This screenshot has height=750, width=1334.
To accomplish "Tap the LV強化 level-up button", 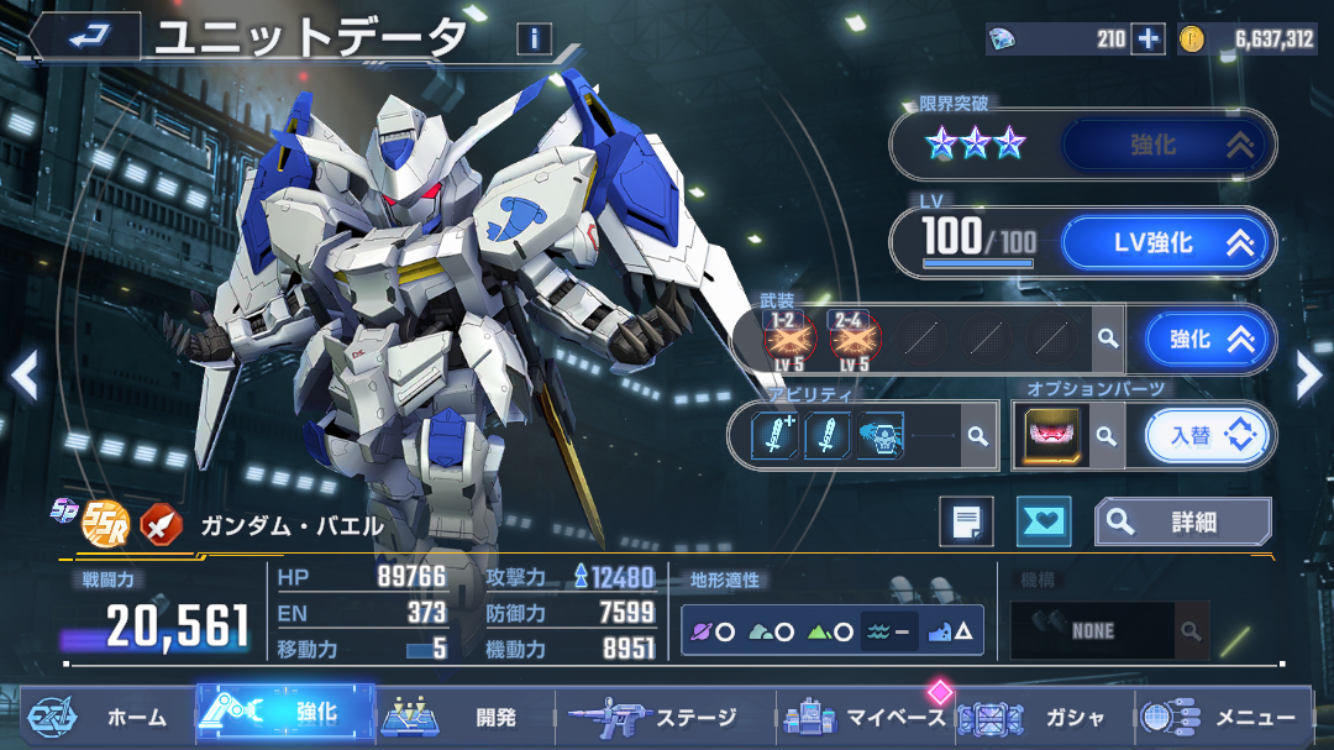I will (1167, 243).
